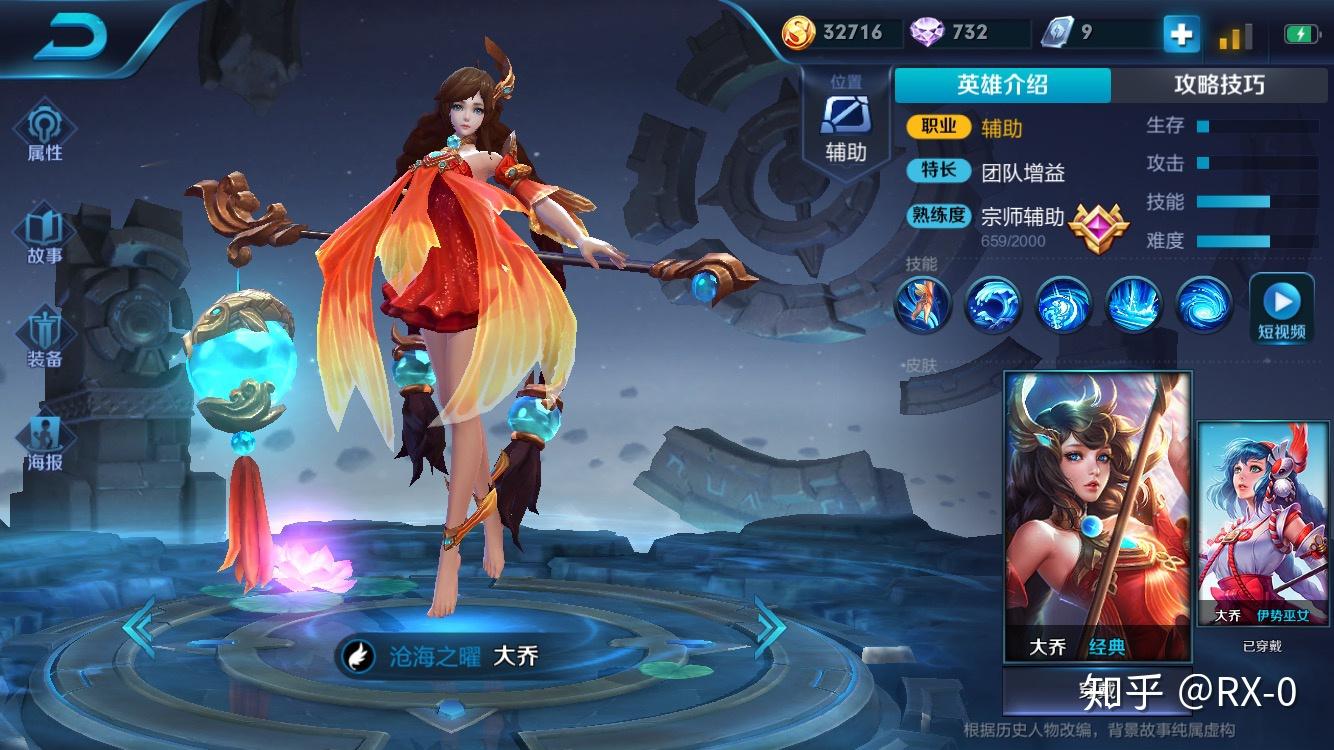View the 海报 poster
The width and height of the screenshot is (1334, 750).
click(45, 444)
